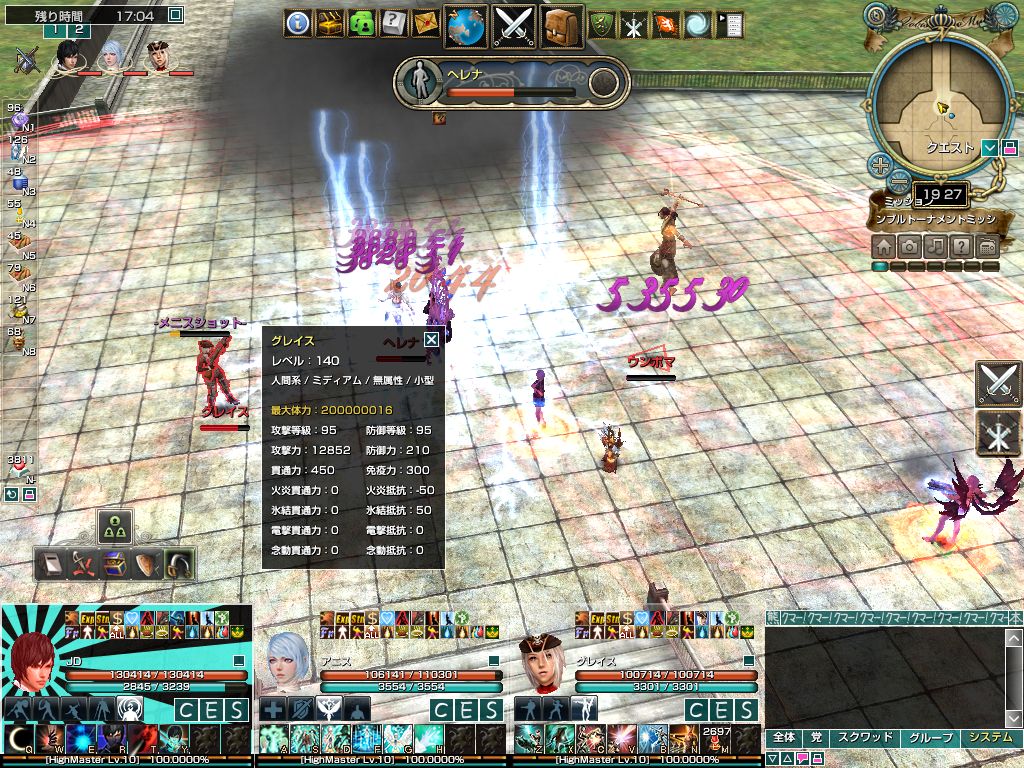Select アニス's blue-haired portrait
This screenshot has width=1024, height=768.
pos(290,664)
